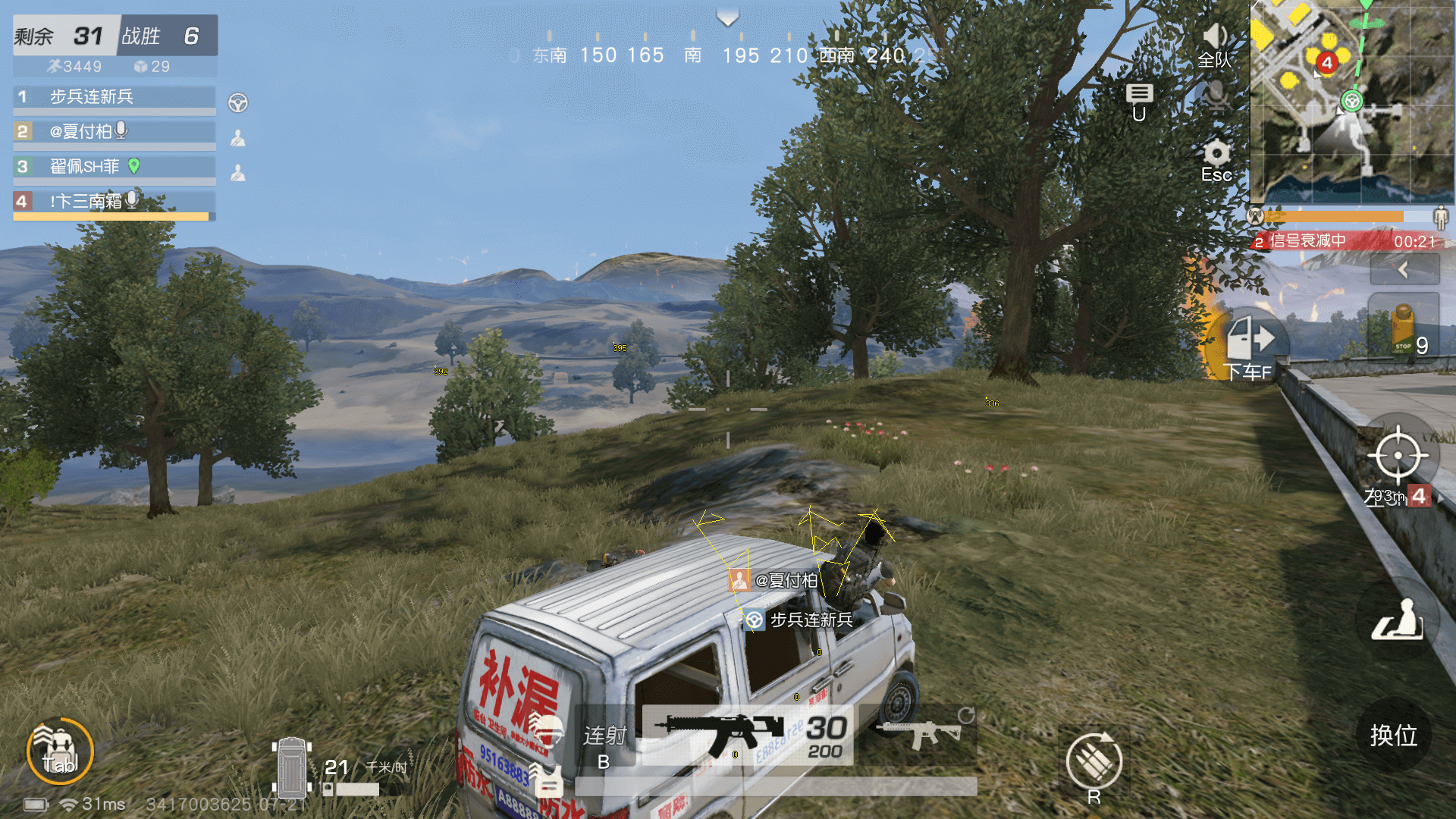Toggle the team voice speaker
Screen dimensions: 1456x819
click(x=1215, y=37)
